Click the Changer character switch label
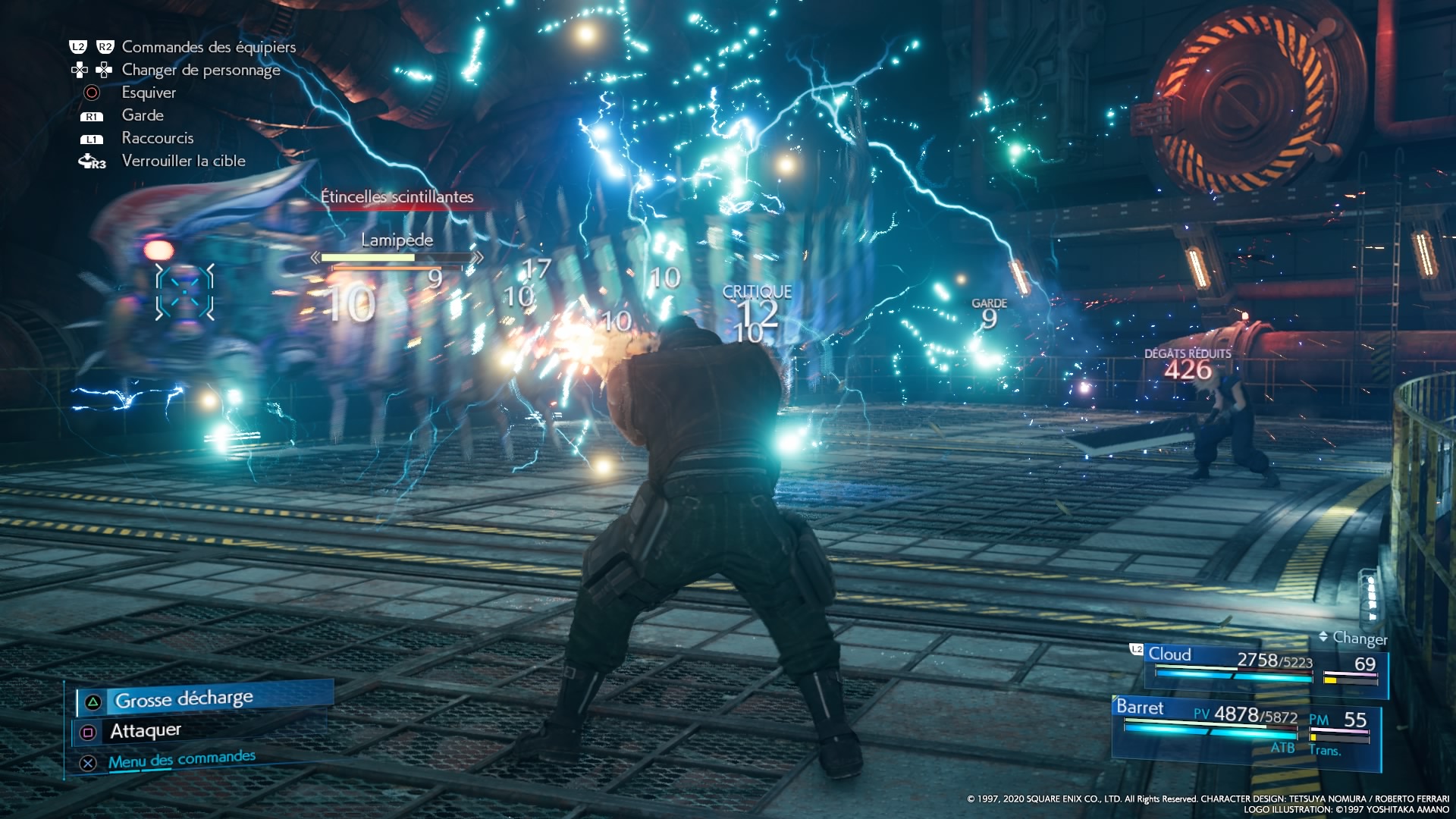Viewport: 1456px width, 819px height. (x=1359, y=638)
